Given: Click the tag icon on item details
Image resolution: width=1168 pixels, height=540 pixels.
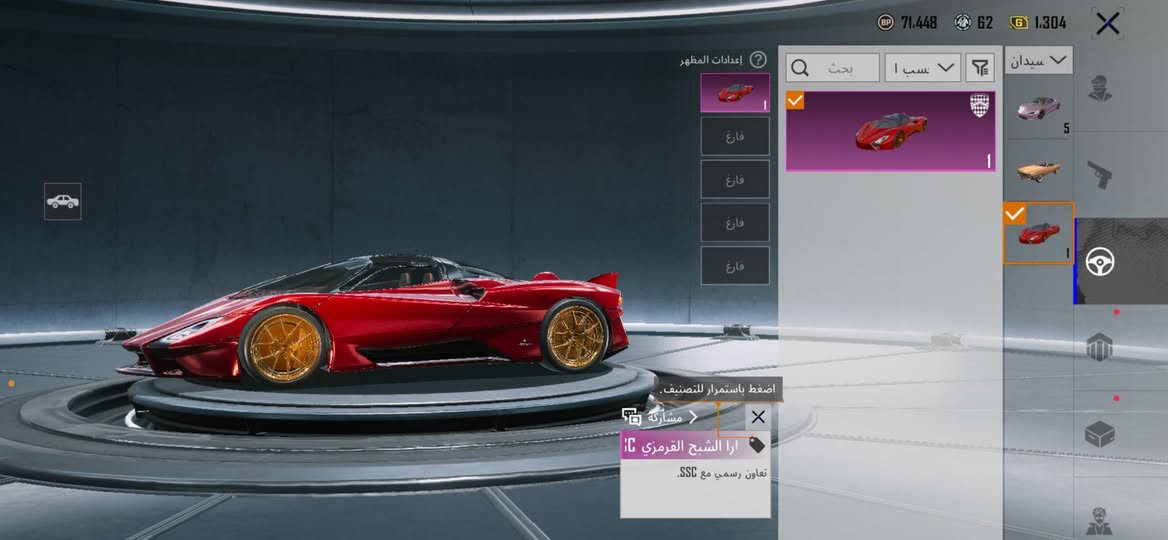Looking at the screenshot, I should pyautogui.click(x=757, y=445).
